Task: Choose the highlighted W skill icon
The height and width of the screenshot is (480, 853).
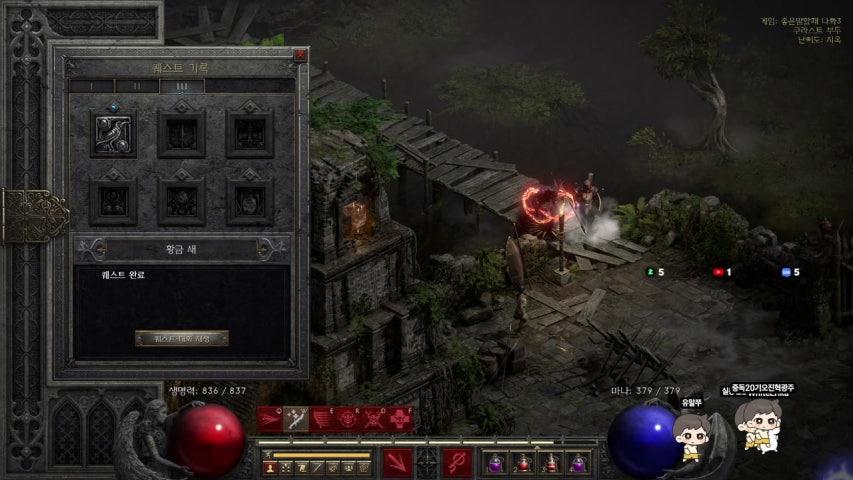Action: (296, 419)
